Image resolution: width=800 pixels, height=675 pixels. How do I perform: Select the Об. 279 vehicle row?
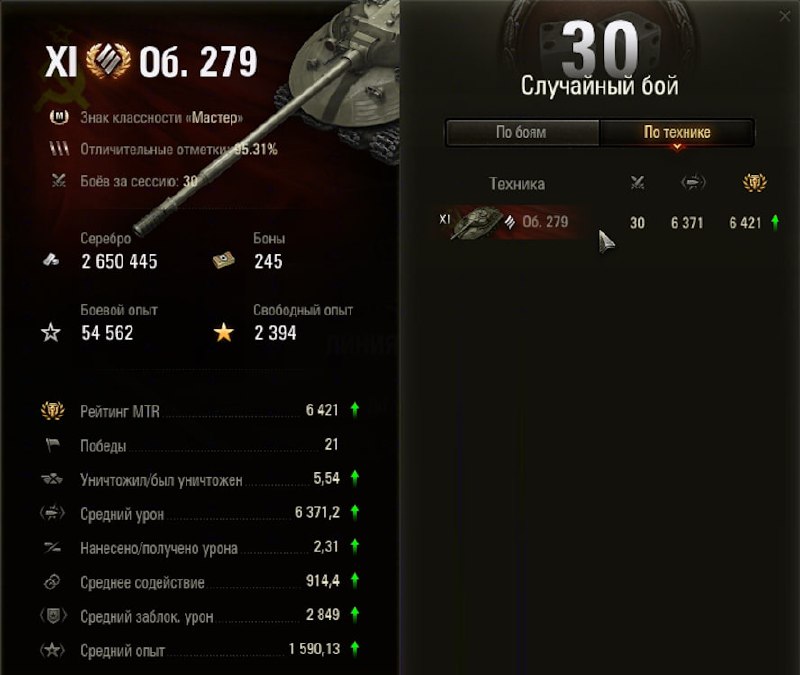coord(598,222)
